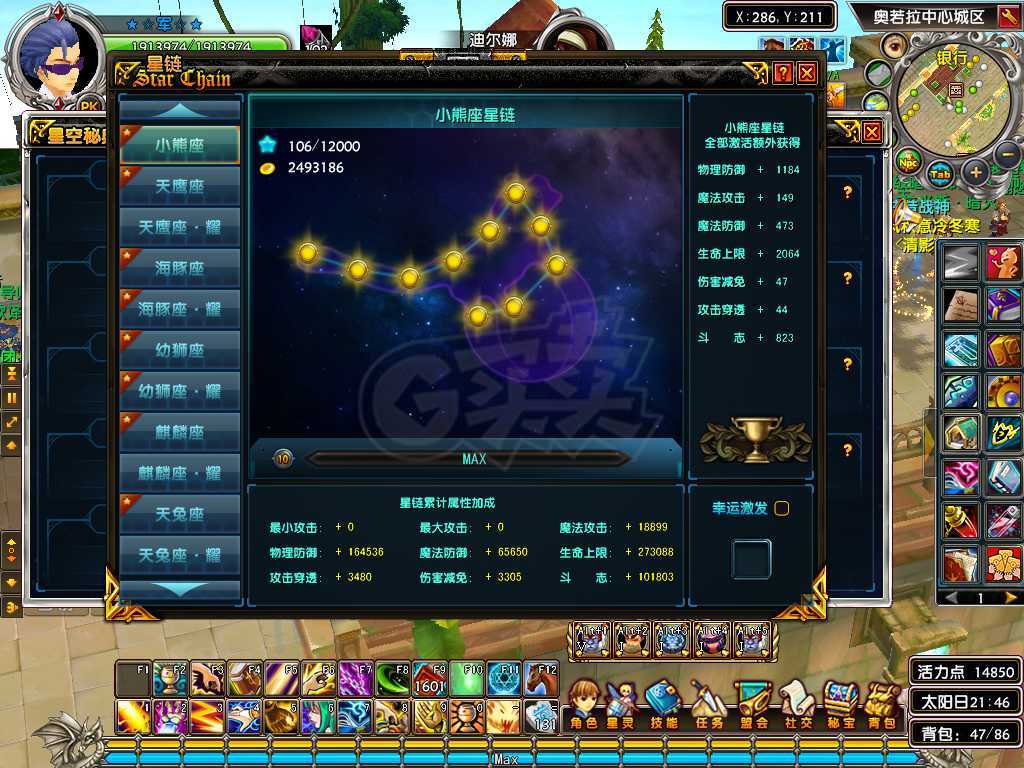Show the 任务 quest menu
Image resolution: width=1024 pixels, height=768 pixels.
(x=707, y=703)
